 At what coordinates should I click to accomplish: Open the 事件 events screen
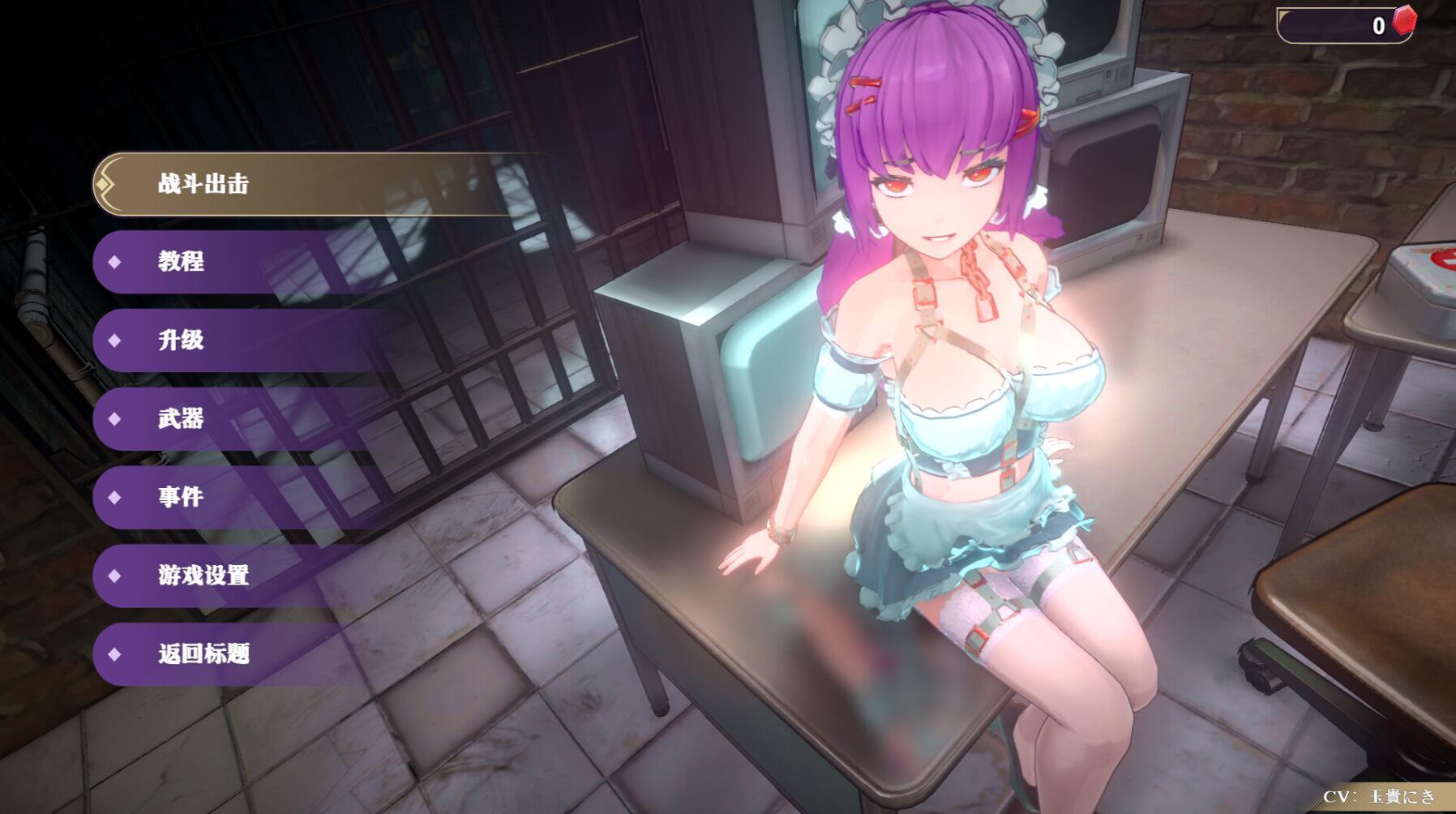180,499
